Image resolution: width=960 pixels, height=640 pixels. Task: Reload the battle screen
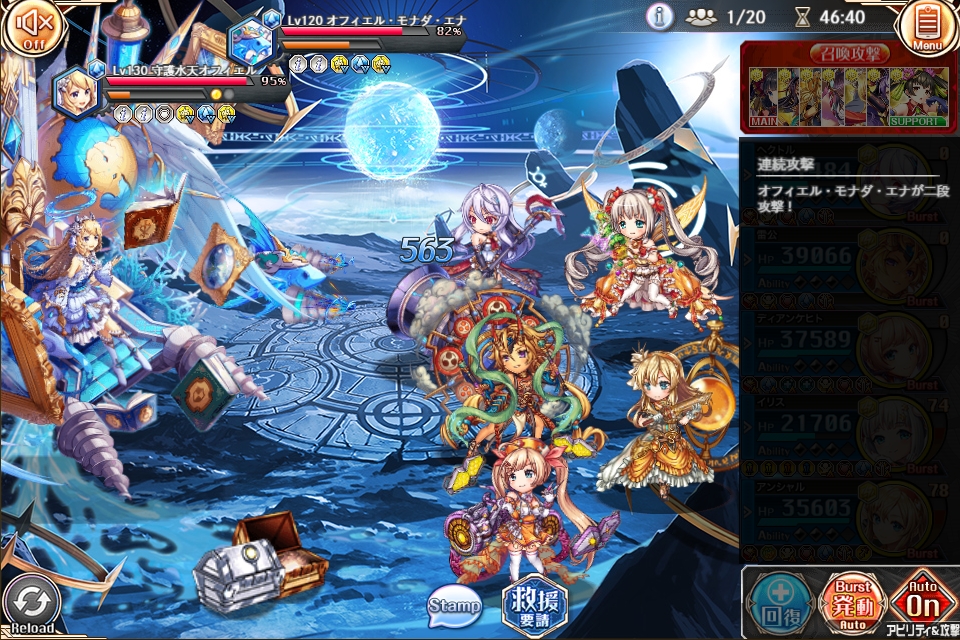tap(32, 606)
